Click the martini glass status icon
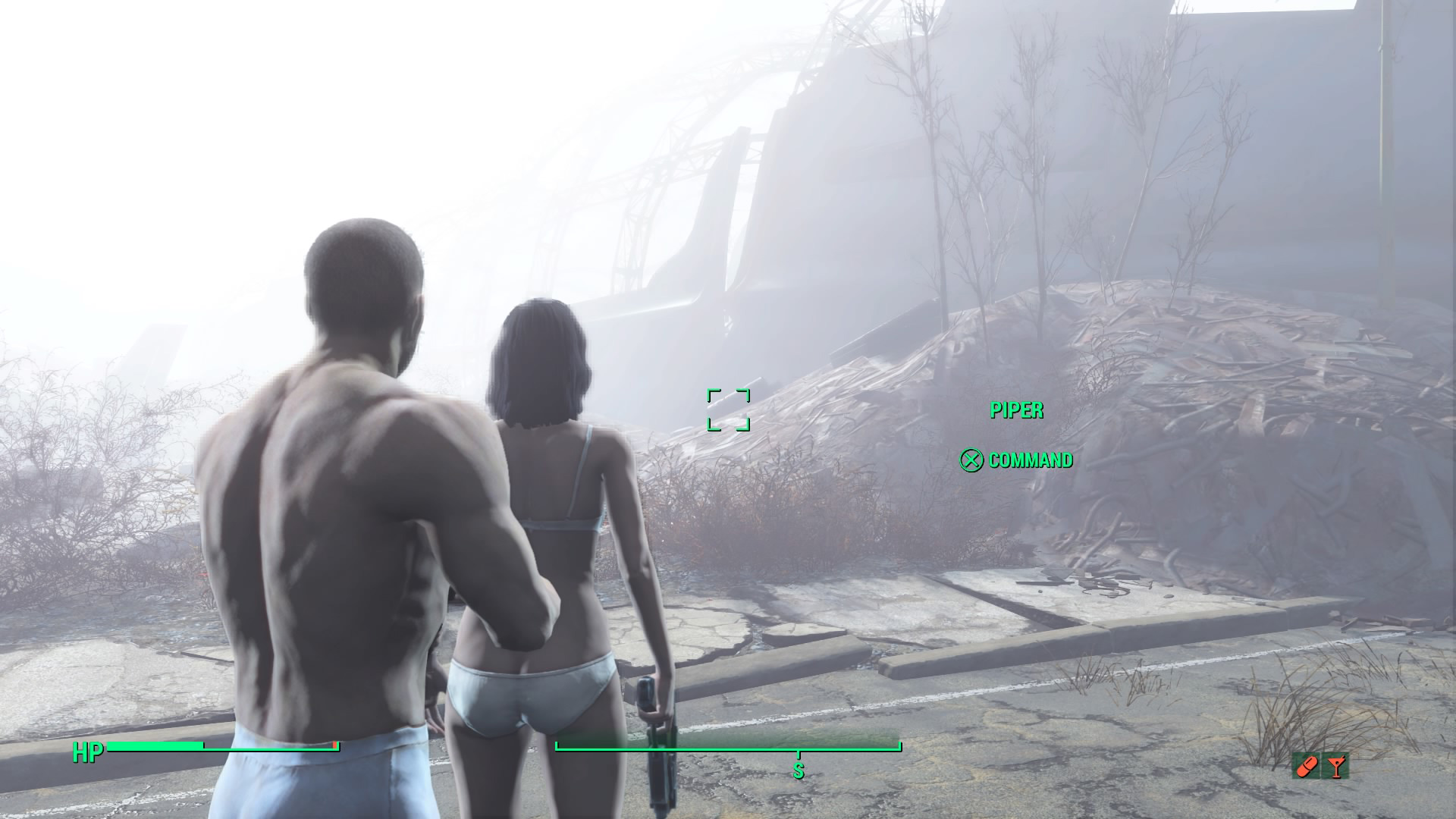 (x=1335, y=767)
